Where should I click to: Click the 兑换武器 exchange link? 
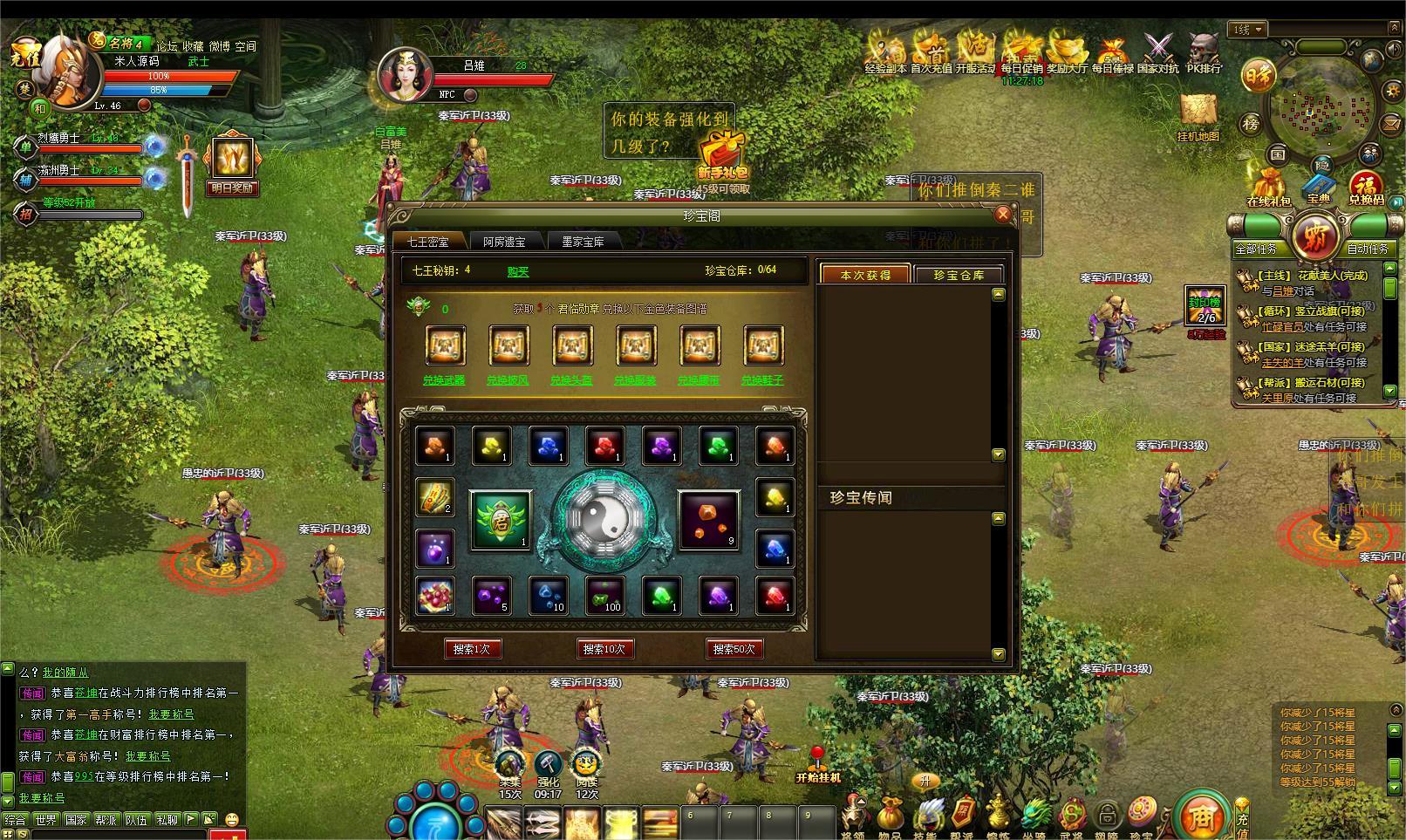[x=444, y=380]
